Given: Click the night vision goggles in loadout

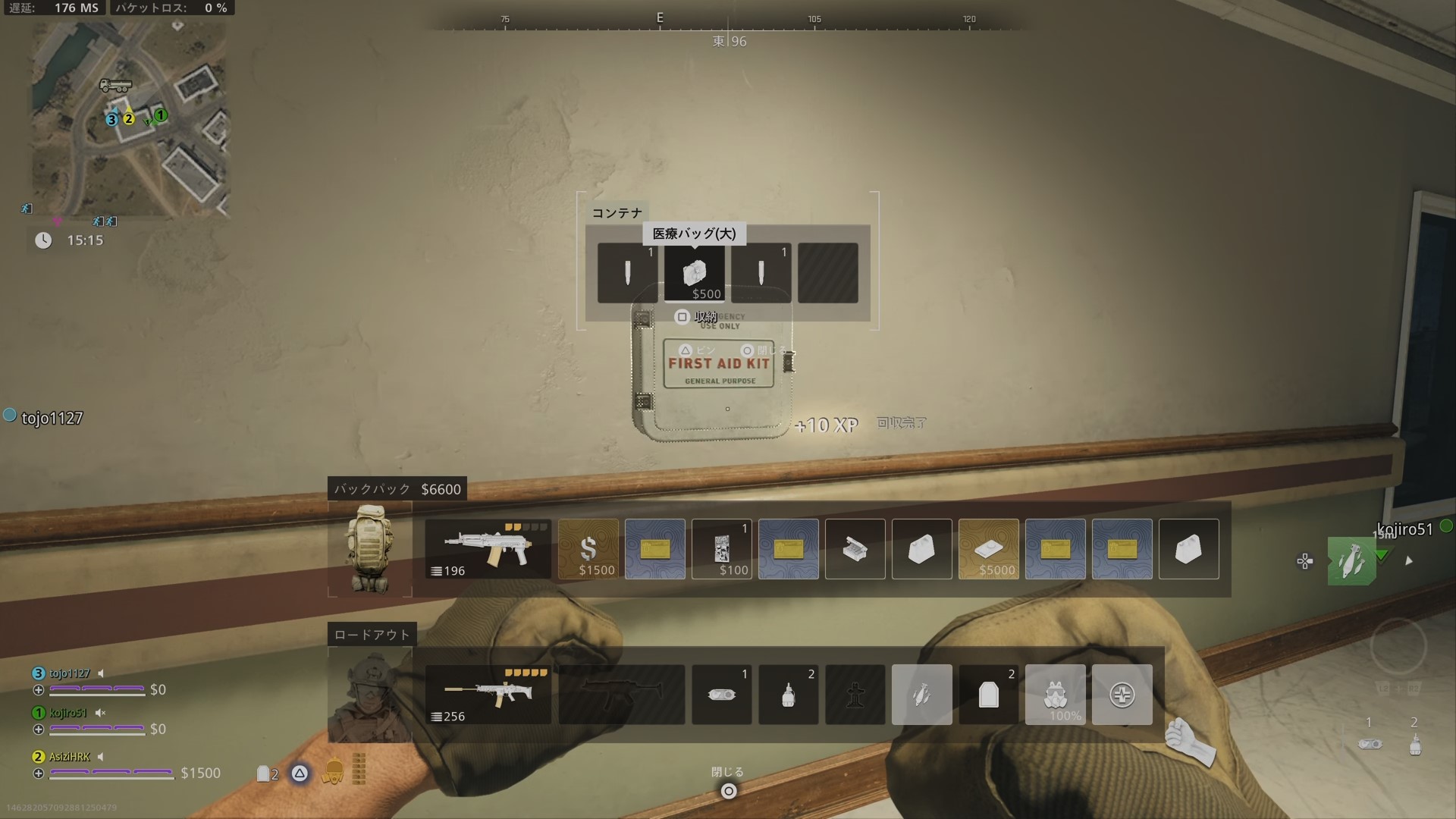Looking at the screenshot, I should click(722, 694).
